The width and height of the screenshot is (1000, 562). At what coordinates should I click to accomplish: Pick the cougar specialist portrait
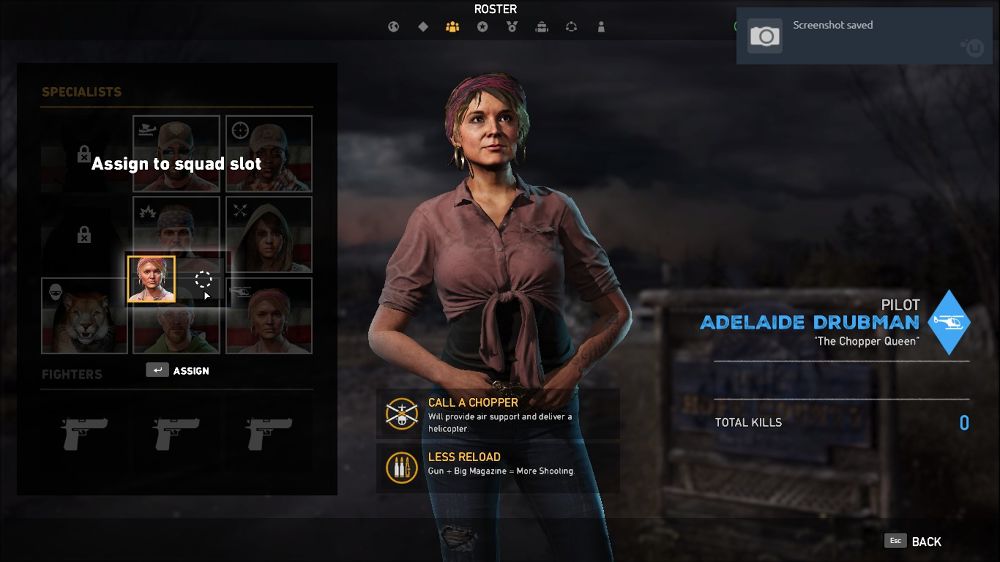[85, 316]
